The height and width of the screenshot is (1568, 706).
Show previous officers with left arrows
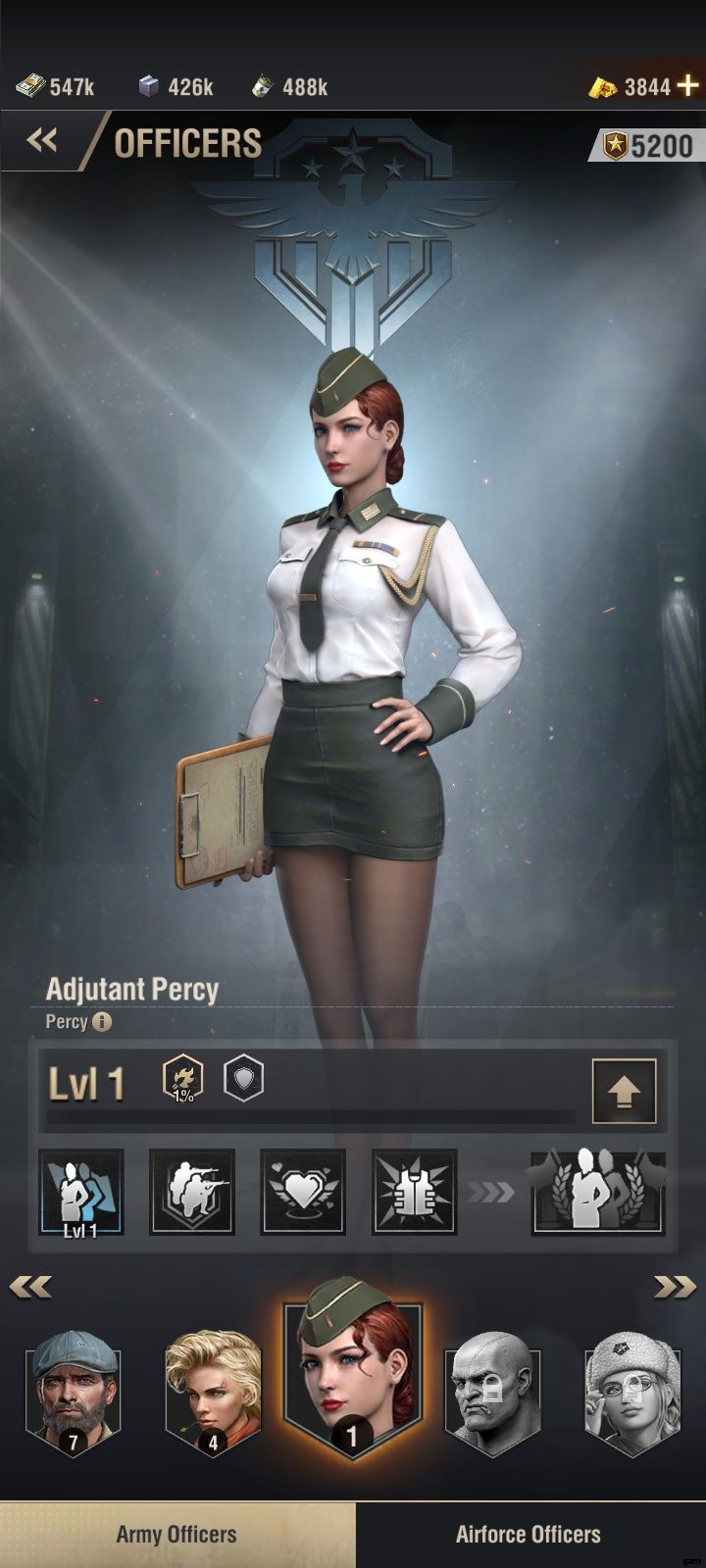click(x=30, y=1287)
